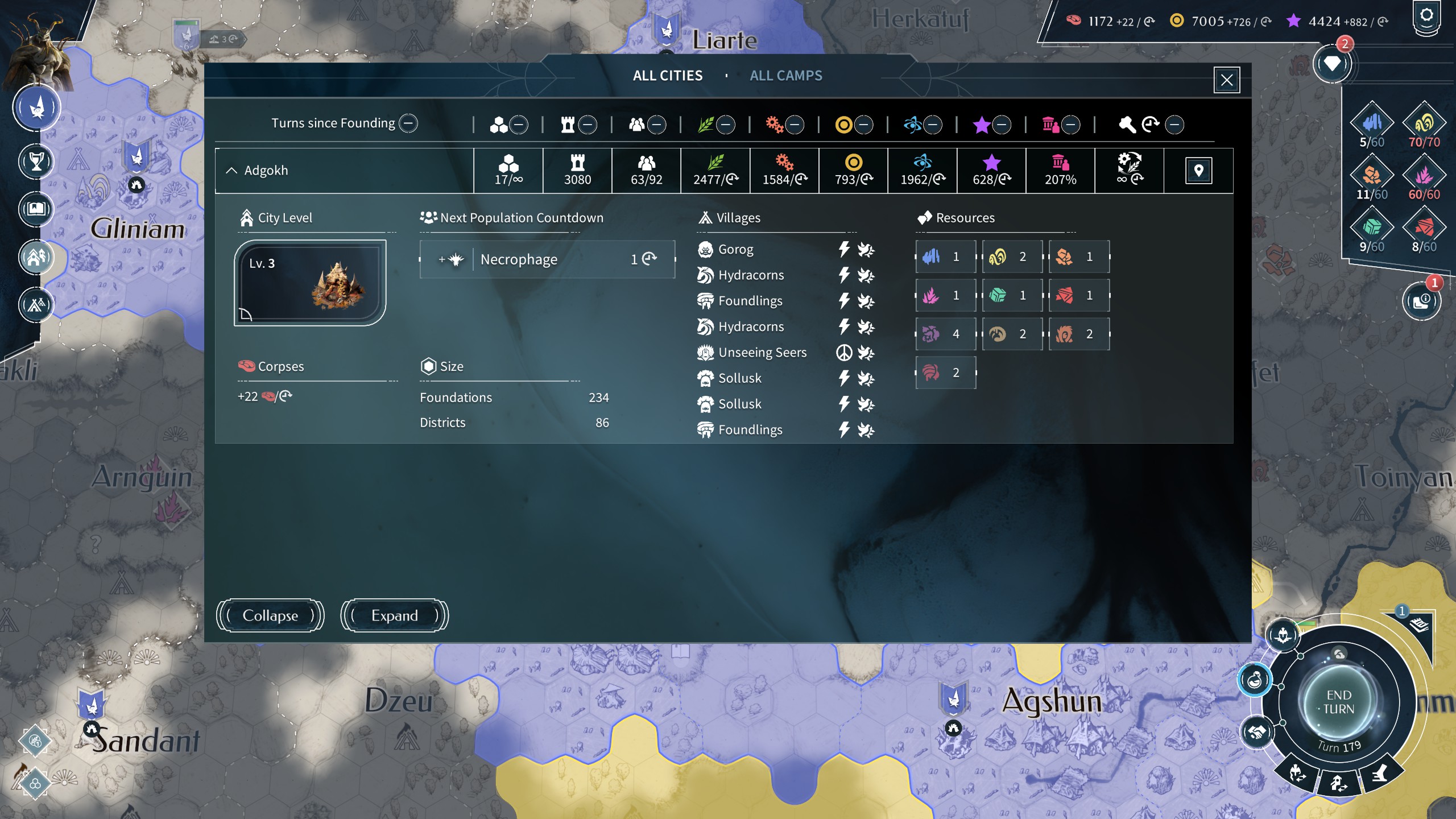
Task: Sort cities by Turns since Founding
Action: [x=408, y=123]
